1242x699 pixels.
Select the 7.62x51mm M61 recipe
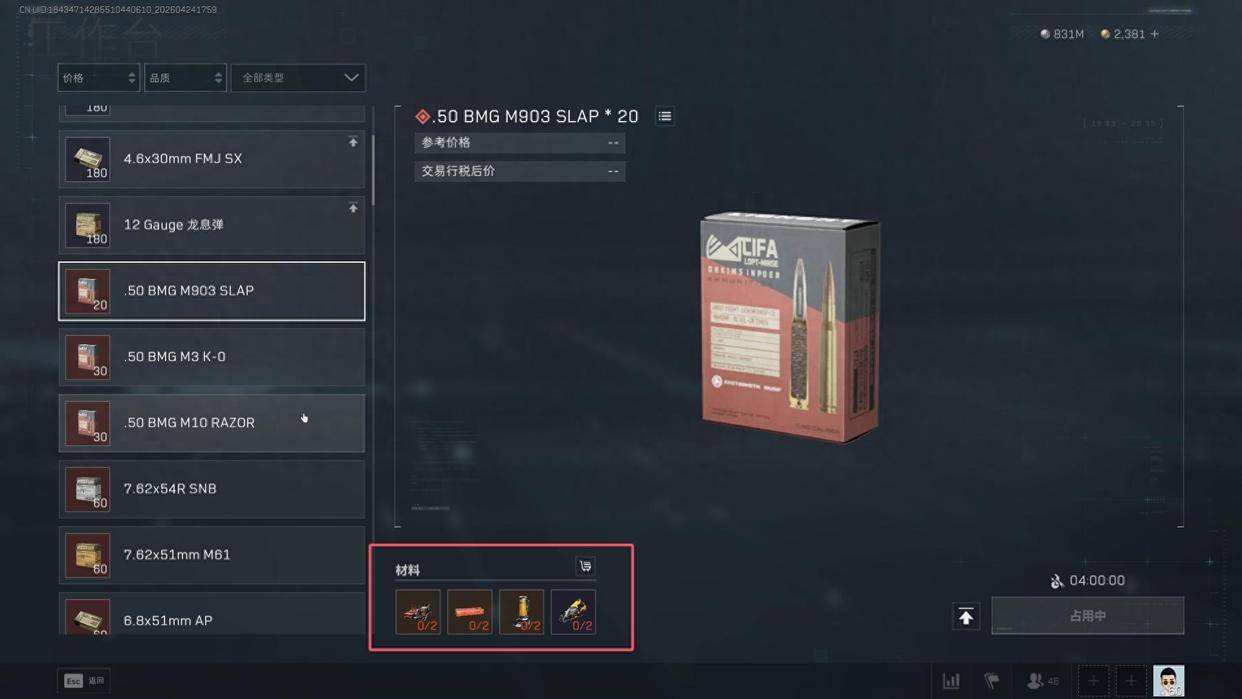coord(212,555)
